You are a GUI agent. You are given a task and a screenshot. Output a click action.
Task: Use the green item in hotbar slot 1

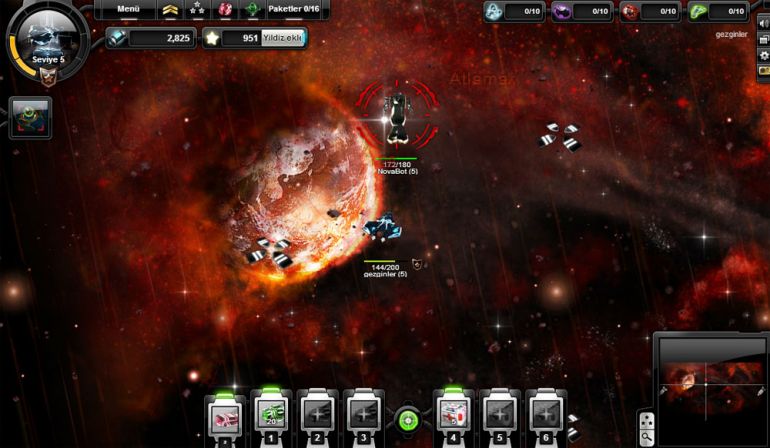pyautogui.click(x=271, y=414)
